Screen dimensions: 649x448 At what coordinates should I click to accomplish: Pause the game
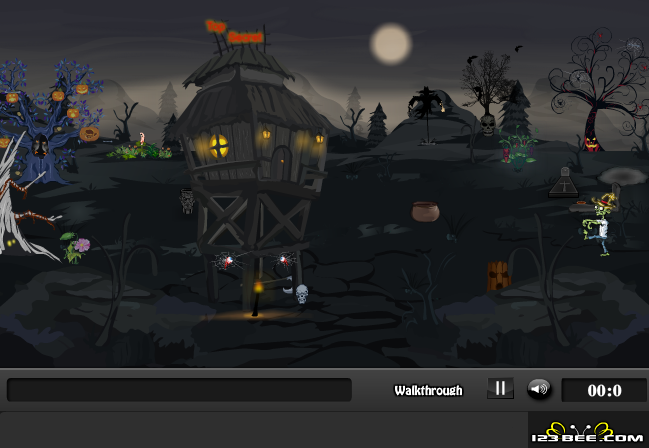click(500, 389)
